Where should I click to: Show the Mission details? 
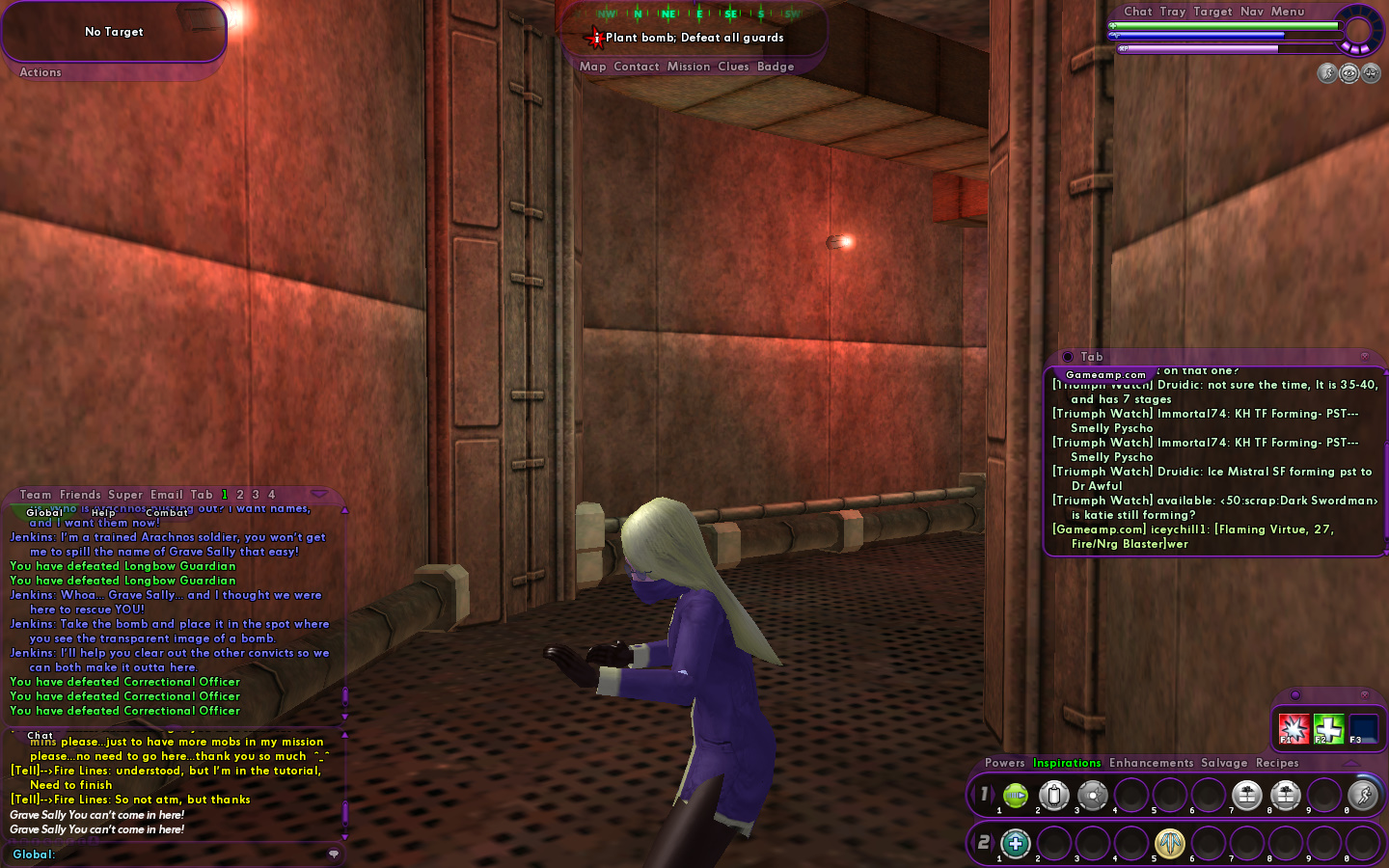click(688, 67)
